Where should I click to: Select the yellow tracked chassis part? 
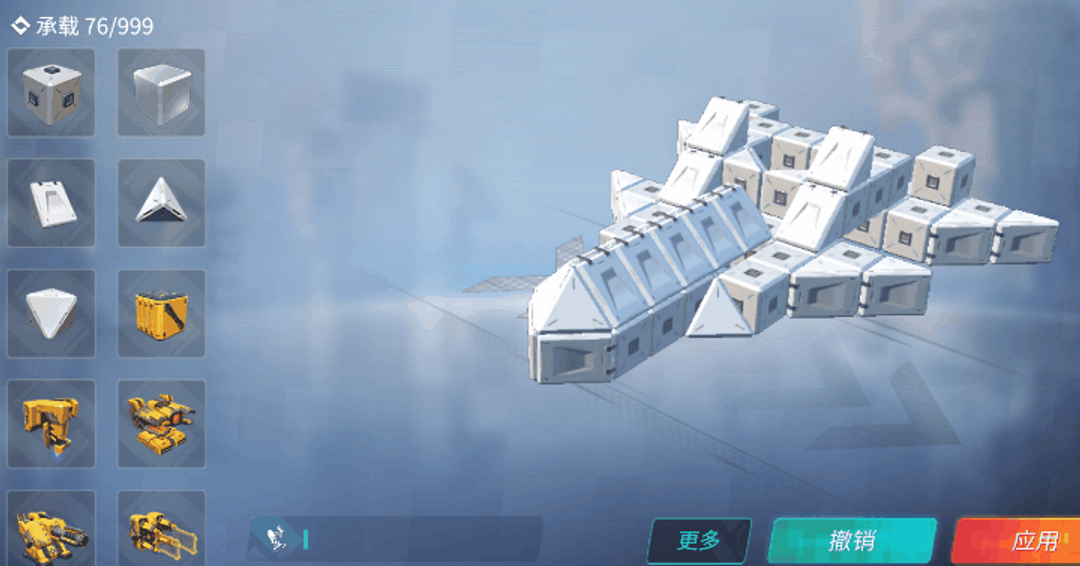click(x=161, y=423)
